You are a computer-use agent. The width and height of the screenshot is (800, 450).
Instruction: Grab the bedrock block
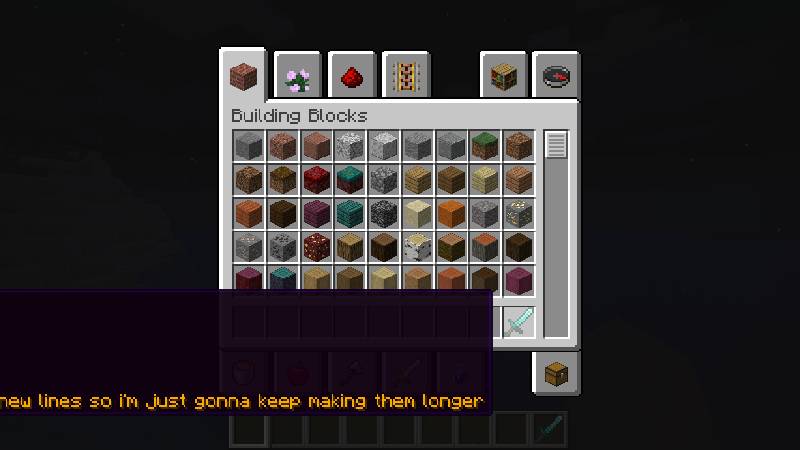[384, 214]
